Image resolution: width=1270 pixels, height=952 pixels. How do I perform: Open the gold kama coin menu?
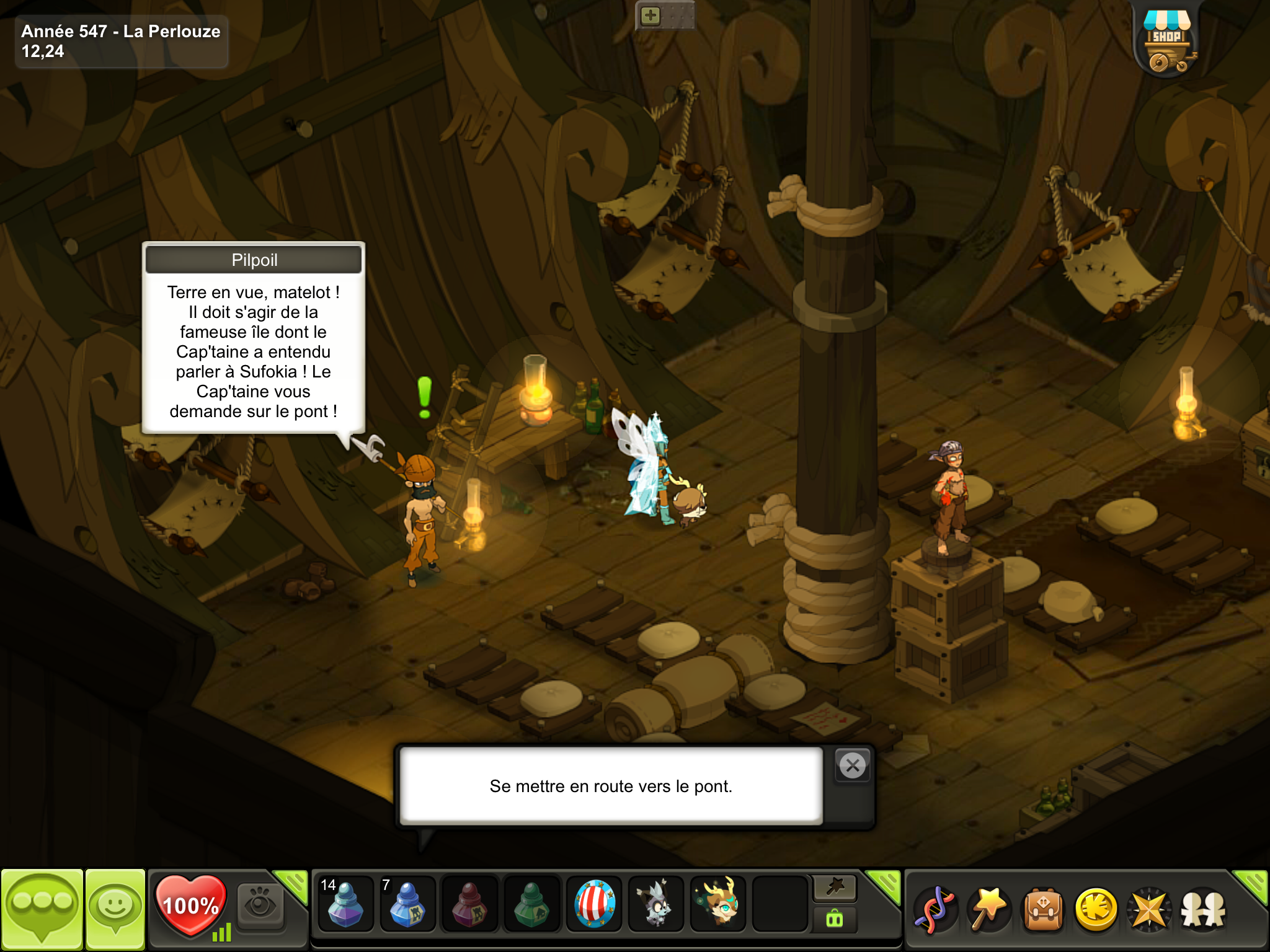[x=1096, y=910]
